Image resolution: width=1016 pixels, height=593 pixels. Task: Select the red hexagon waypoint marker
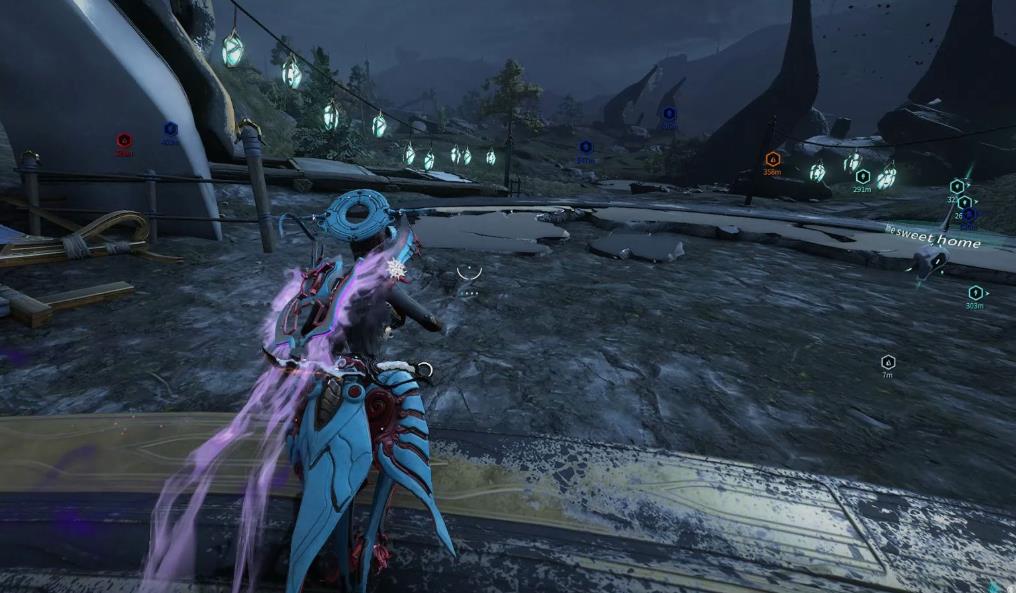124,141
